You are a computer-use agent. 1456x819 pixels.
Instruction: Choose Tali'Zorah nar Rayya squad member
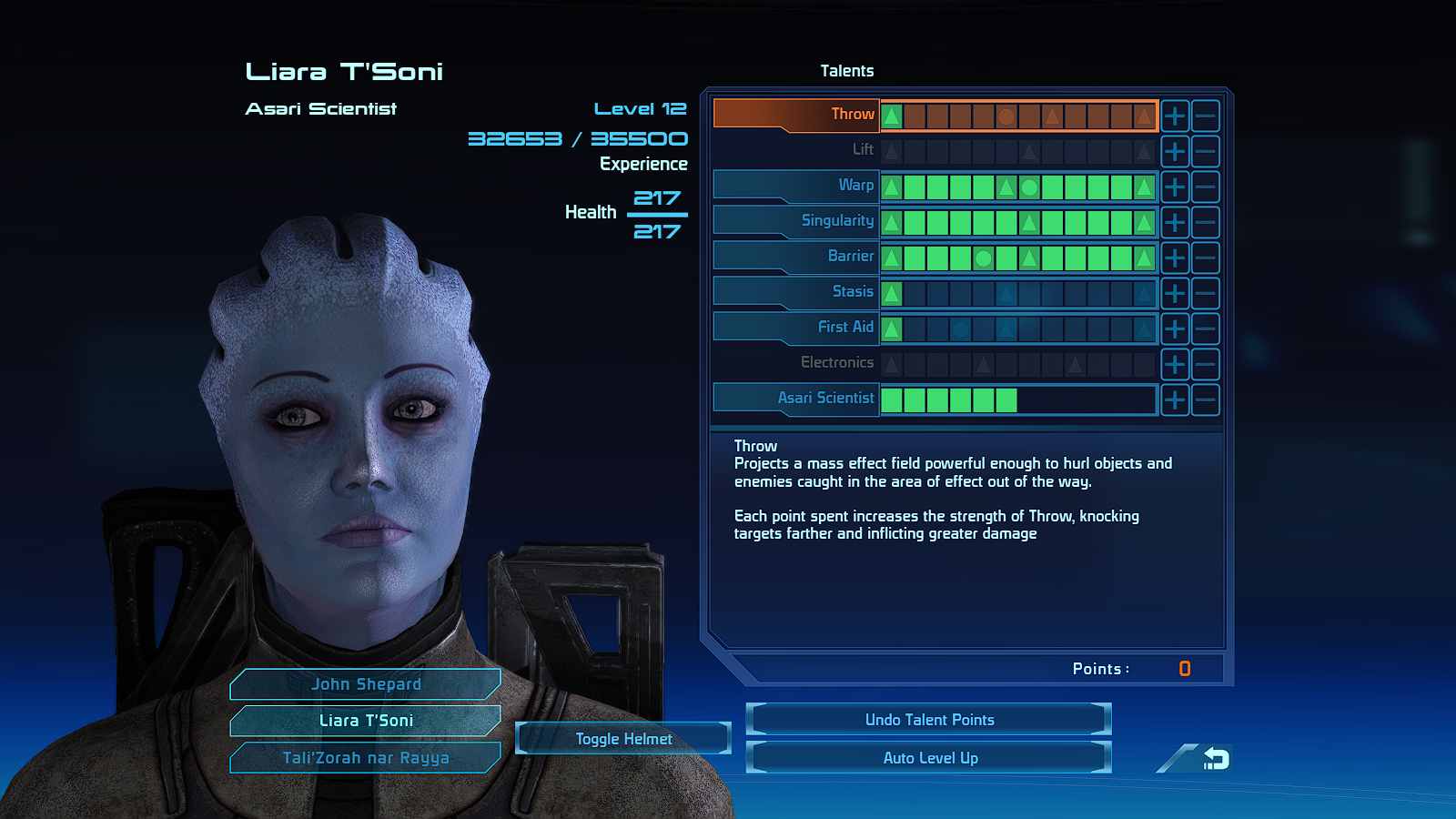point(366,758)
